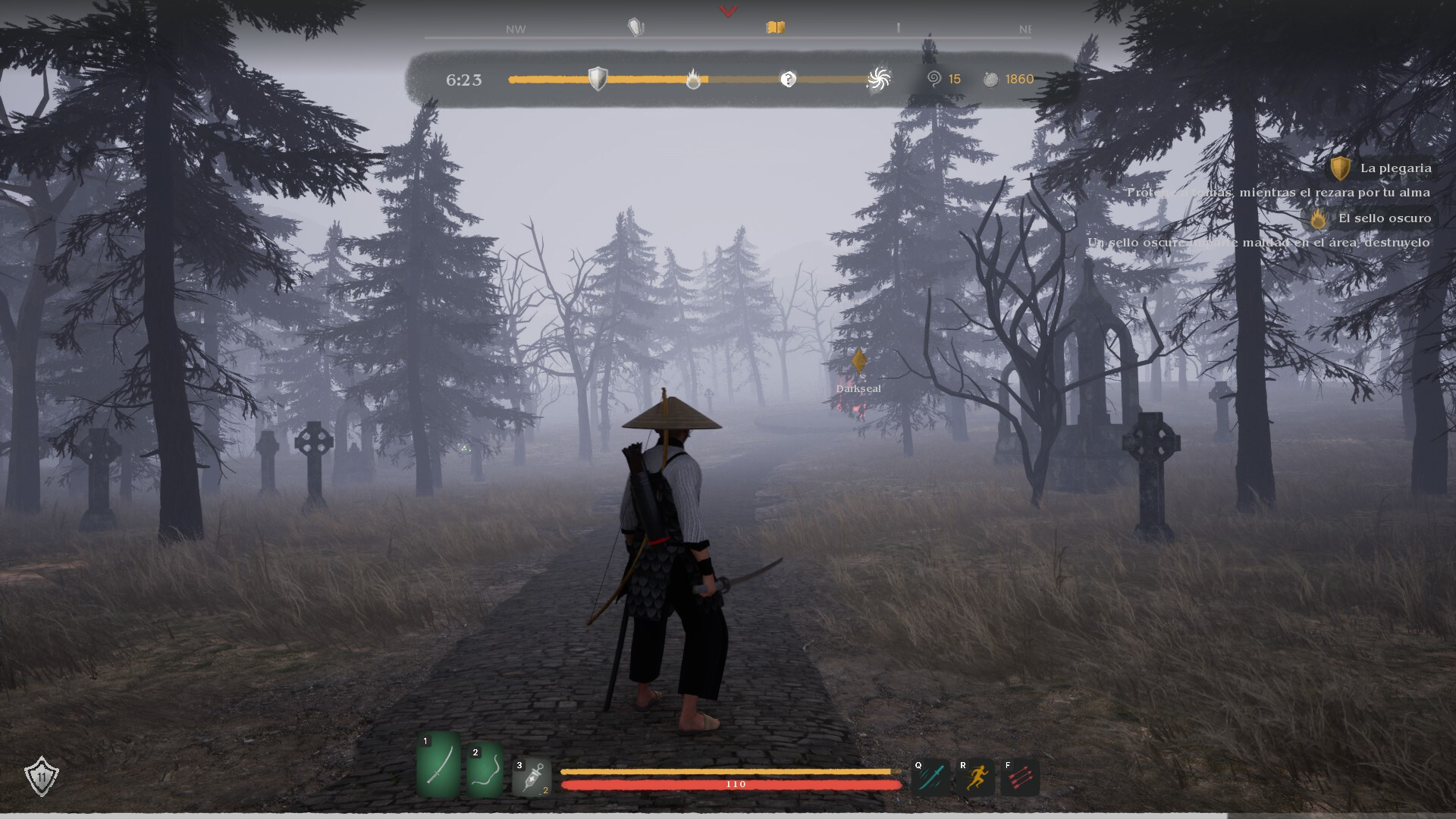Click the flame marker on the timeline

(x=693, y=79)
